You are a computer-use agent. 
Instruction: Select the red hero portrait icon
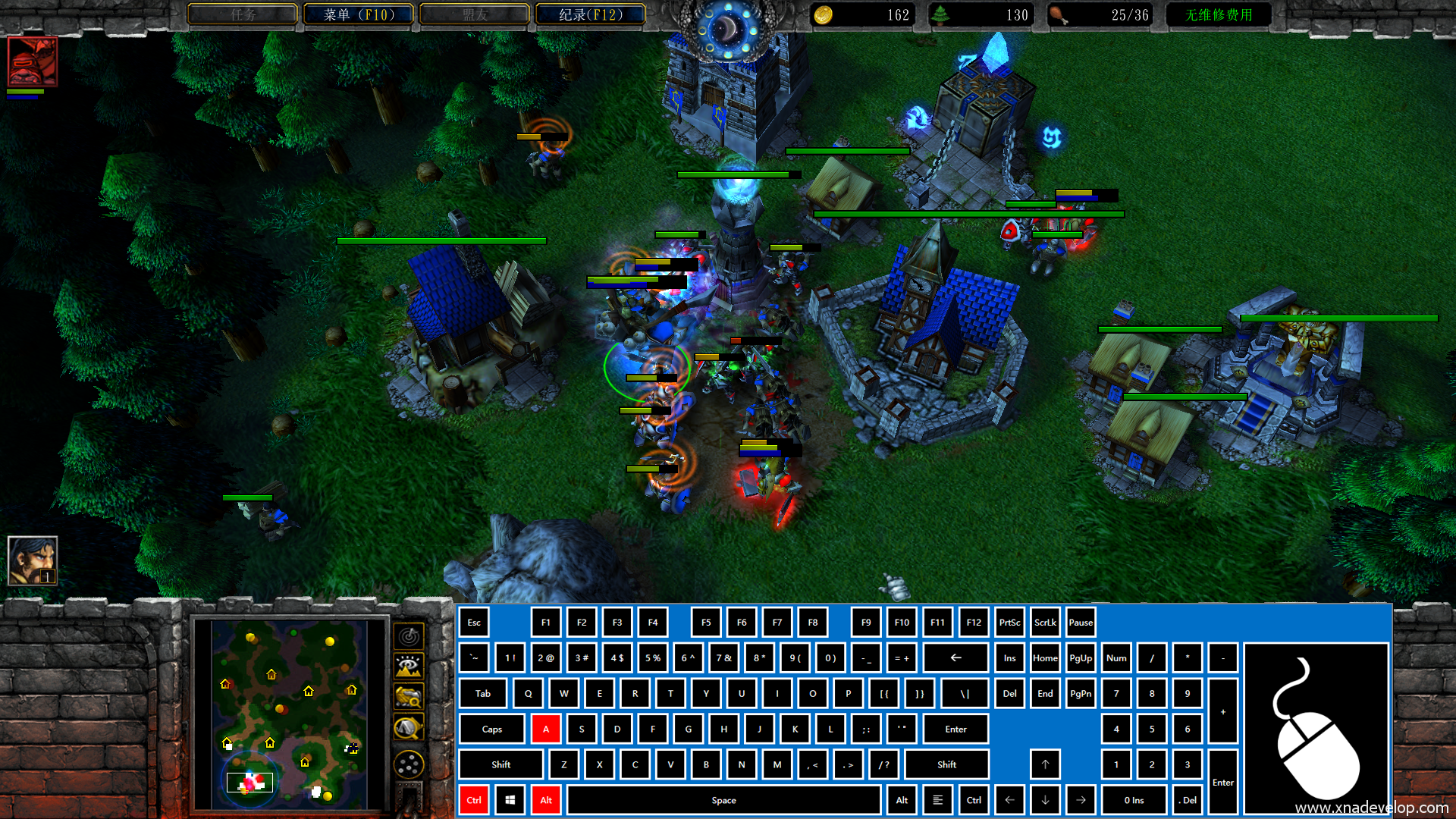click(32, 61)
